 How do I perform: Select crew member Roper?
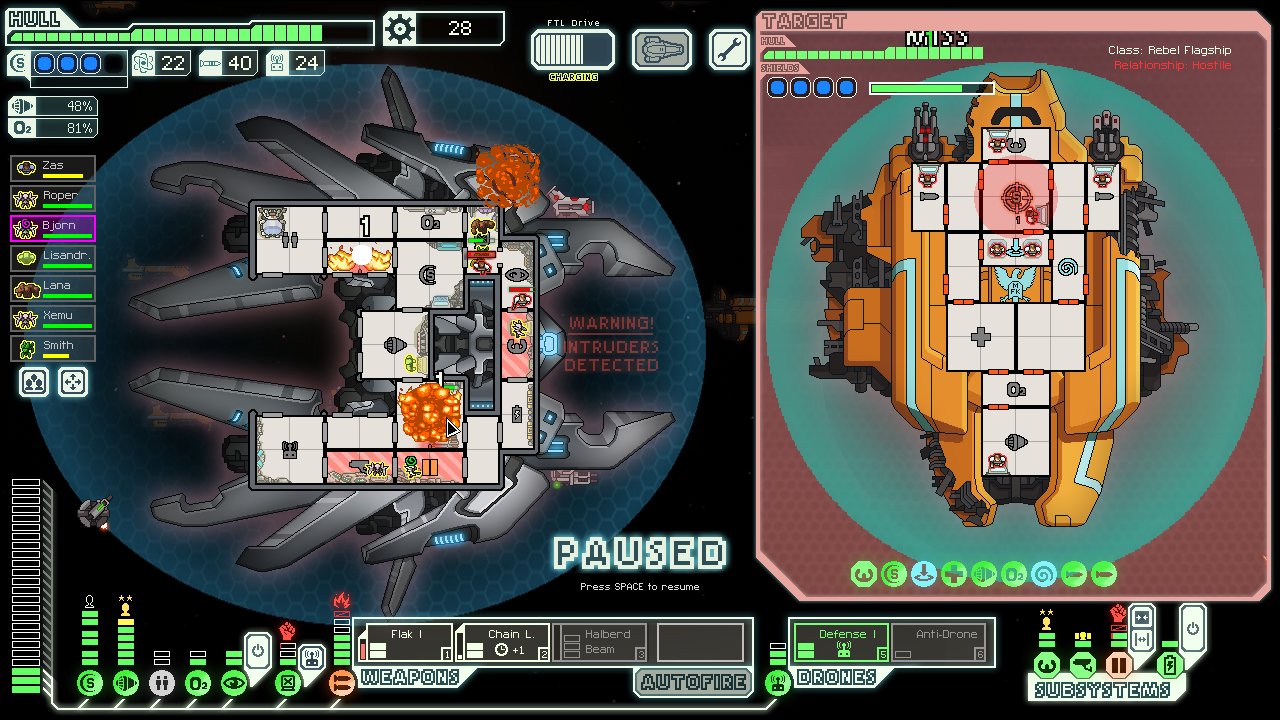click(x=53, y=198)
